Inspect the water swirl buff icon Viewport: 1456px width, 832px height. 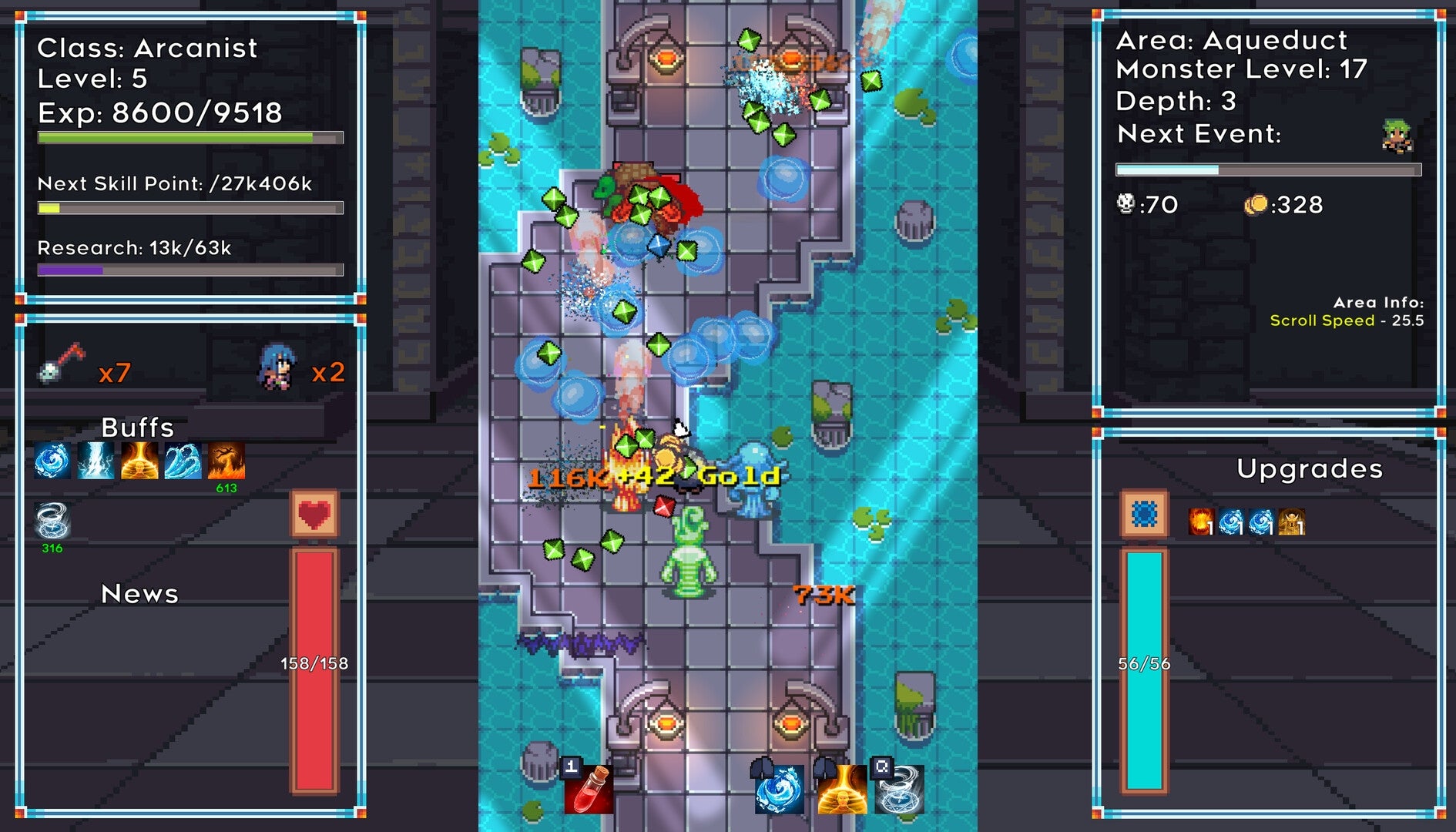(52, 462)
